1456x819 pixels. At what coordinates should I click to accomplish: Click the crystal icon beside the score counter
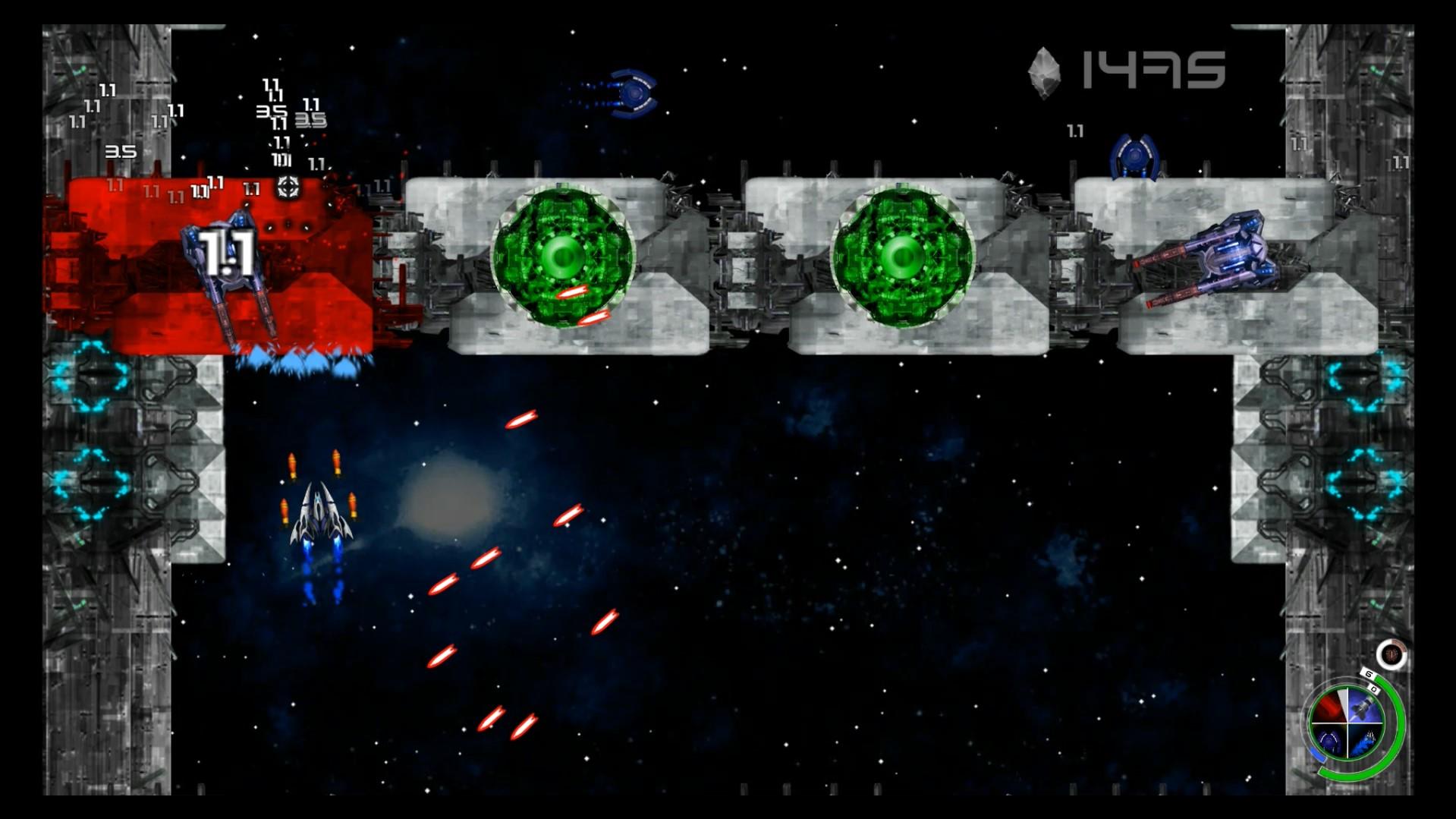coord(1045,72)
